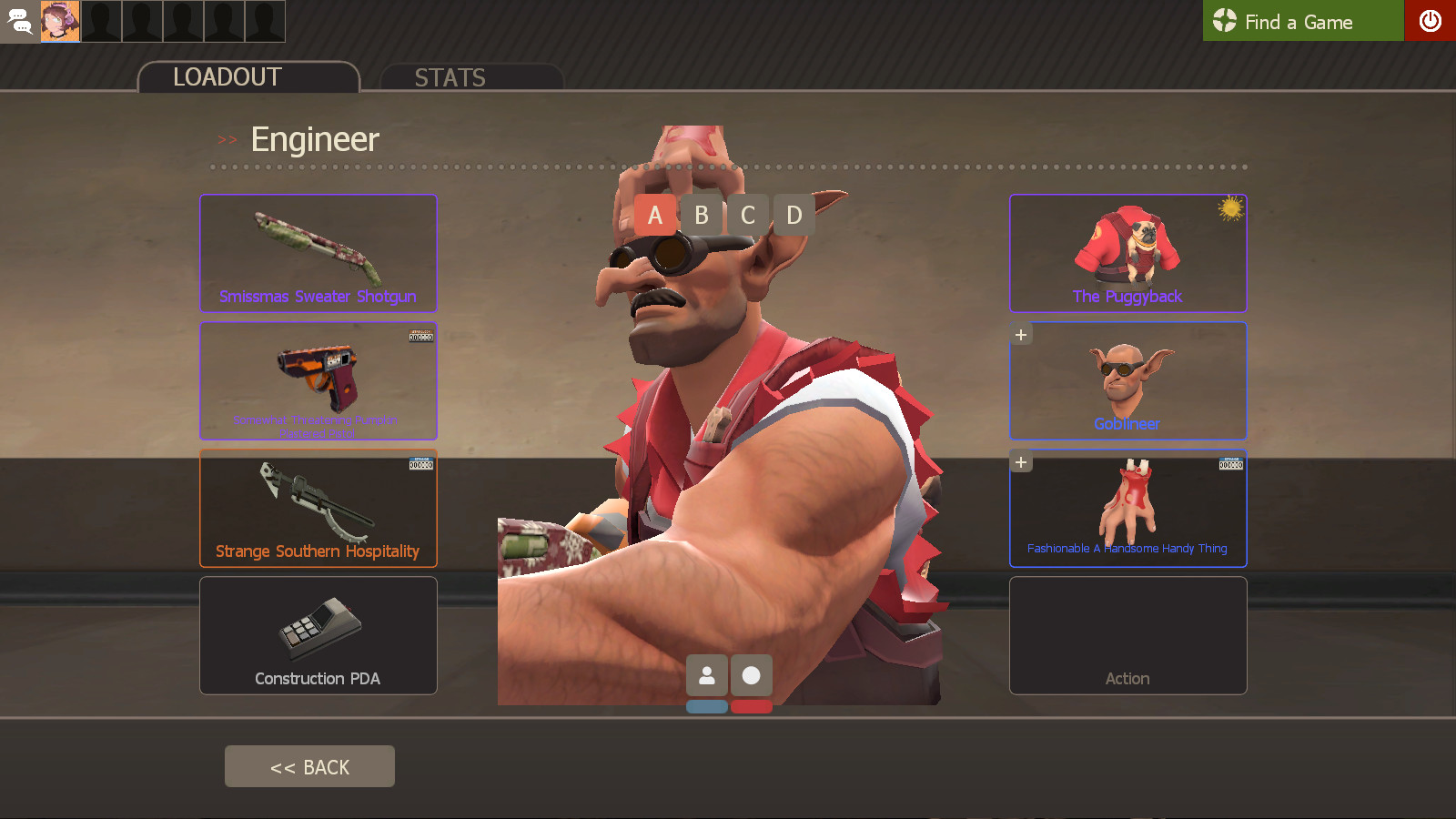1456x819 pixels.
Task: Switch model preview to RED team color
Action: 752,705
